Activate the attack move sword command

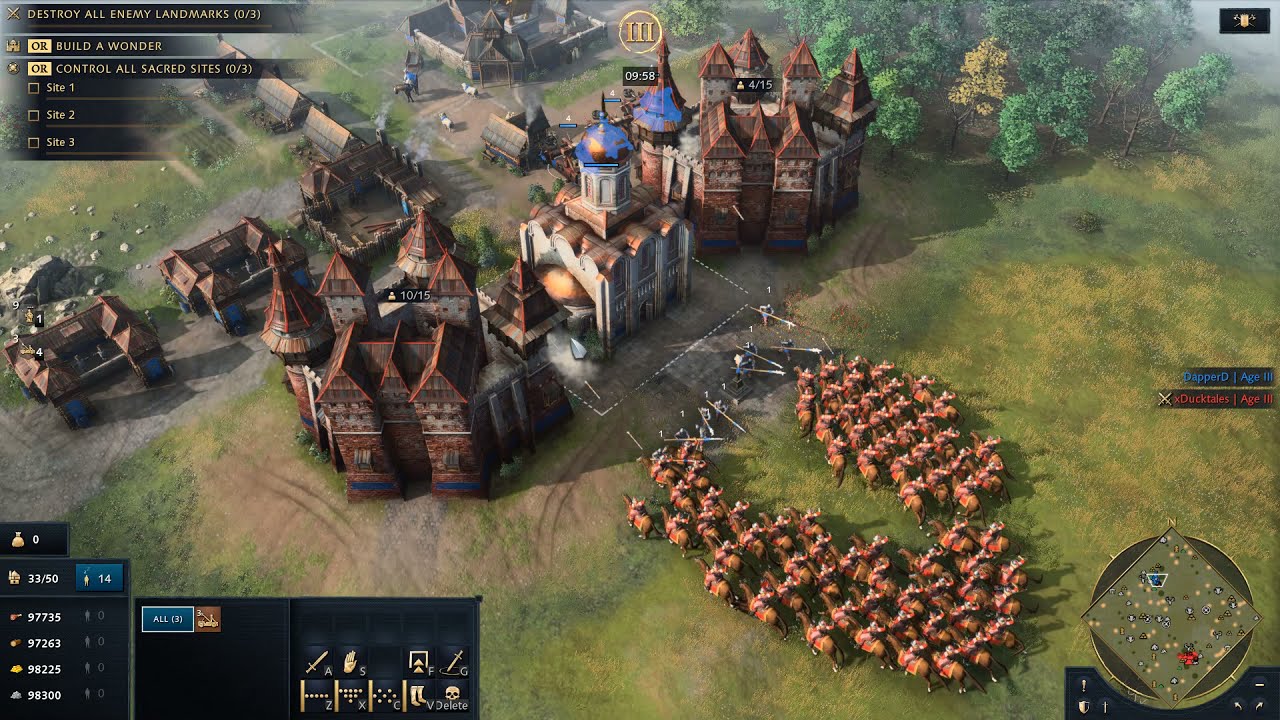tap(317, 662)
